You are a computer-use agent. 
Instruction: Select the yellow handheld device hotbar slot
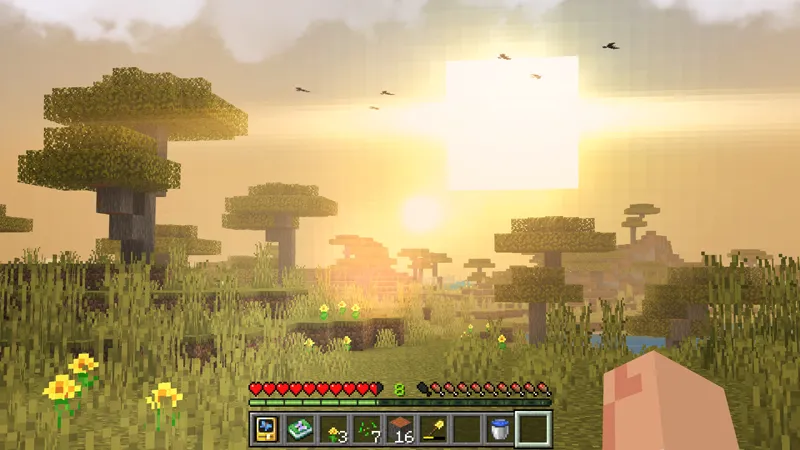(x=265, y=429)
